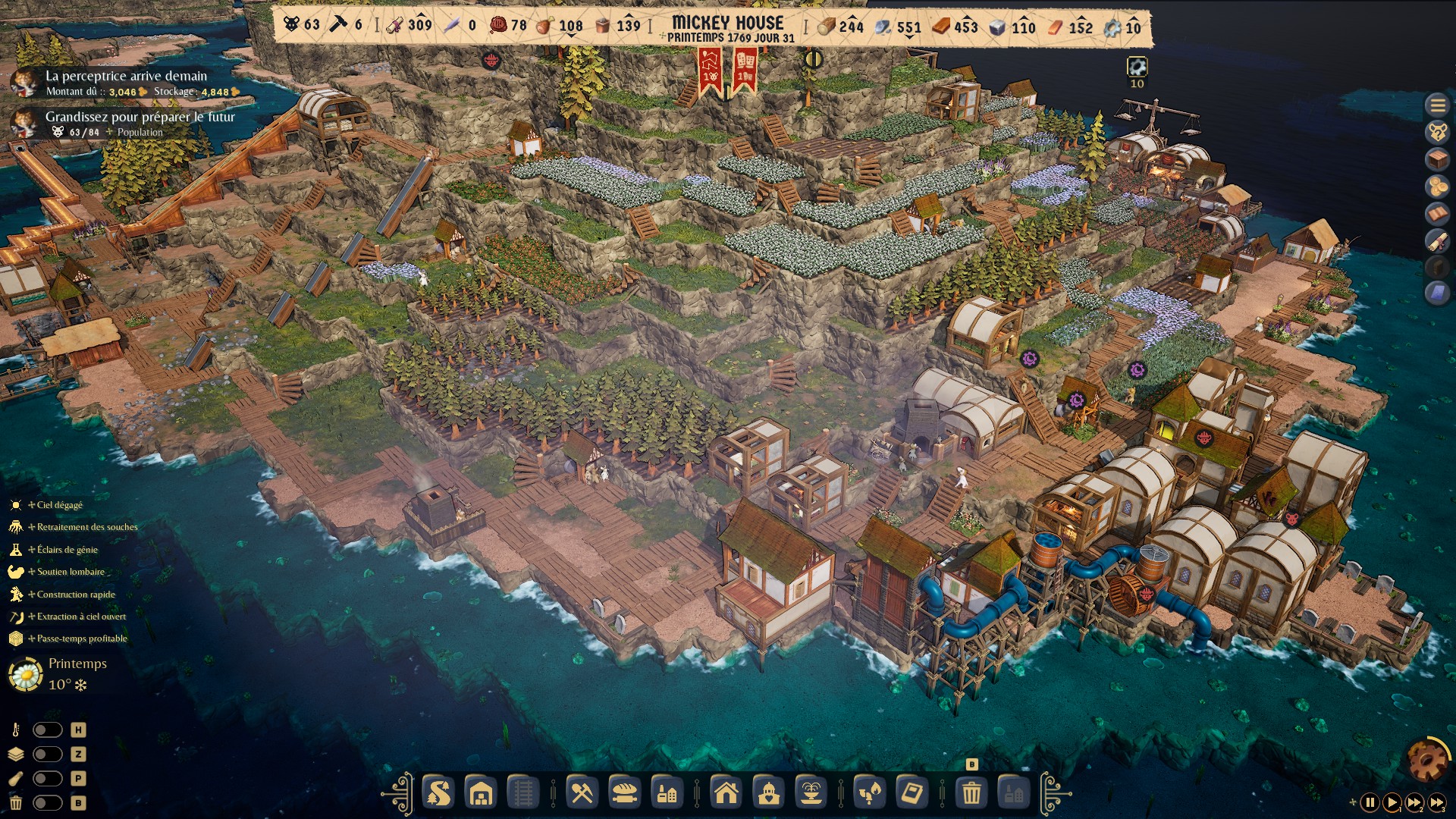Image resolution: width=1456 pixels, height=819 pixels.
Task: Open the heart chapel services category
Action: click(768, 793)
